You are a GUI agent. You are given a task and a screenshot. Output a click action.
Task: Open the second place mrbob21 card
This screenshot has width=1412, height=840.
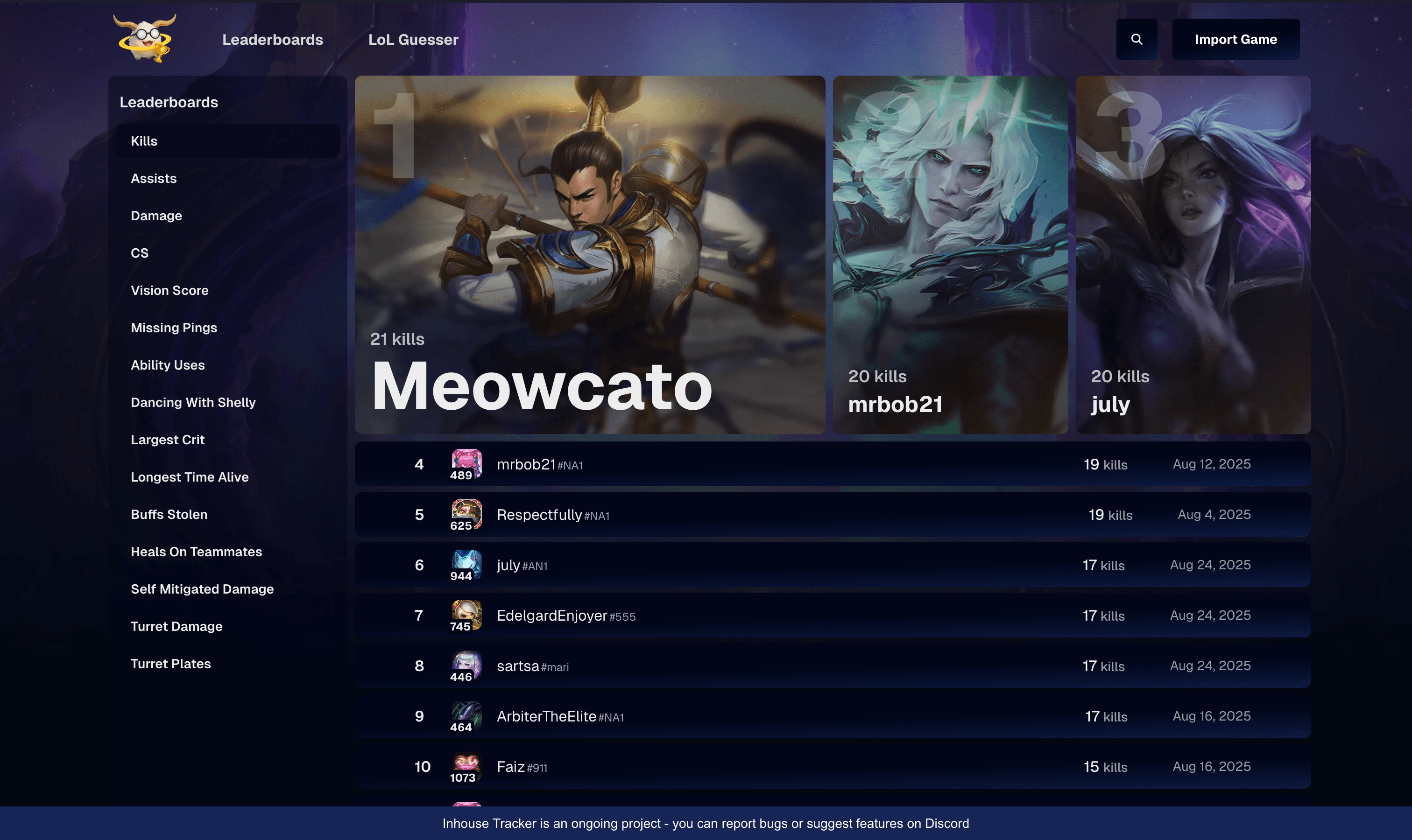[x=950, y=255]
